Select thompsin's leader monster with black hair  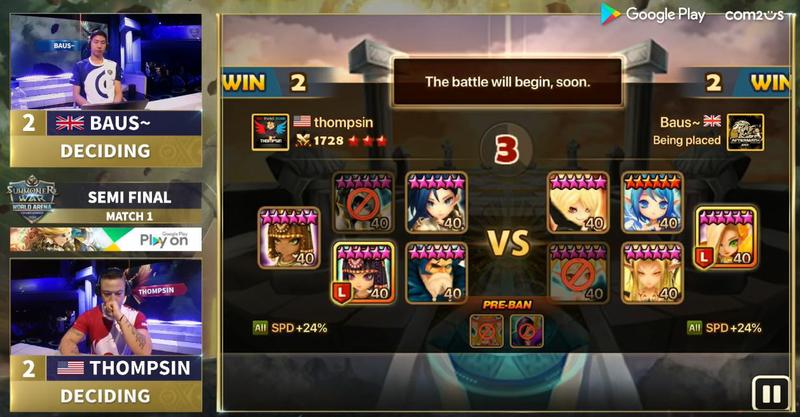363,273
